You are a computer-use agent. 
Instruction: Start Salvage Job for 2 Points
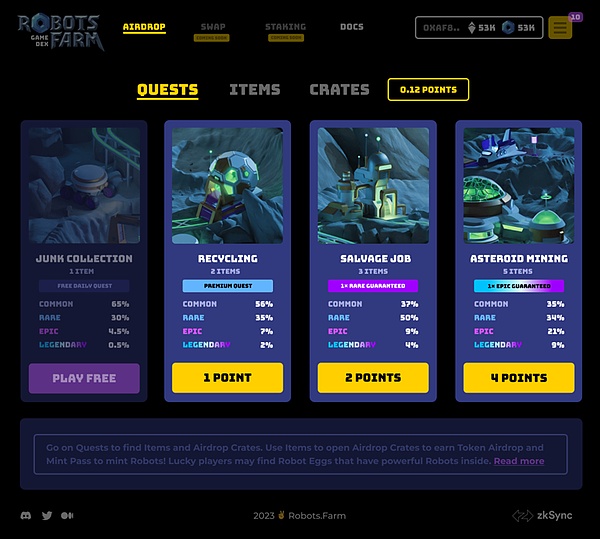pyautogui.click(x=373, y=378)
